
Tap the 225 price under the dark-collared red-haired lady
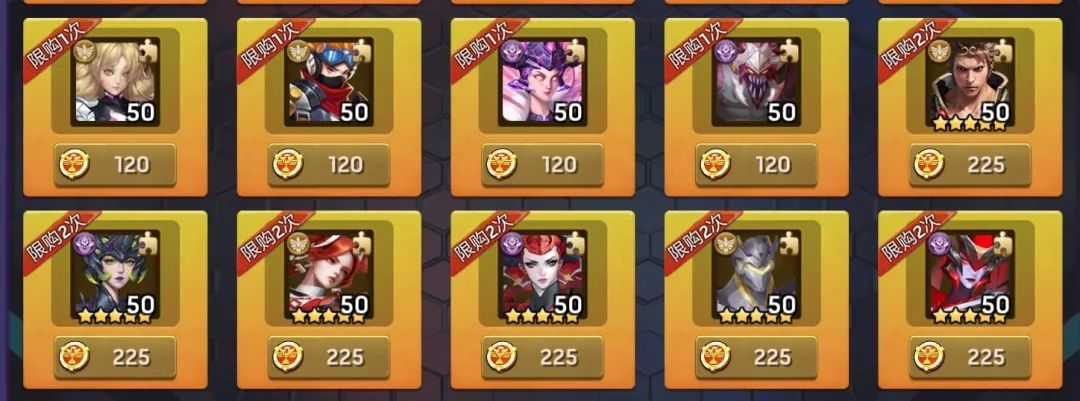(x=542, y=357)
